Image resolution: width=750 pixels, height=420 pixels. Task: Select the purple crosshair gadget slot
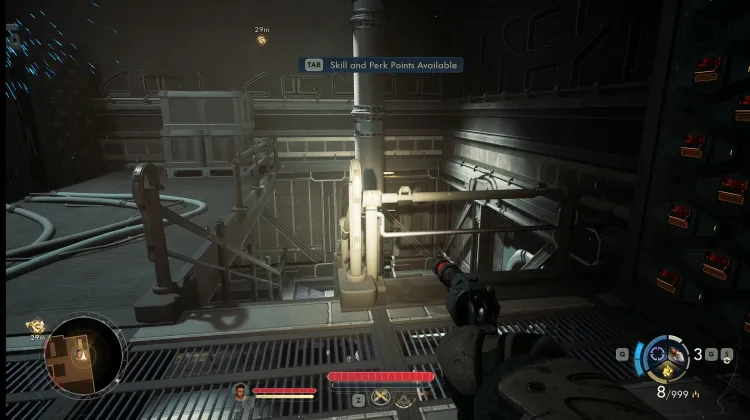coord(659,352)
